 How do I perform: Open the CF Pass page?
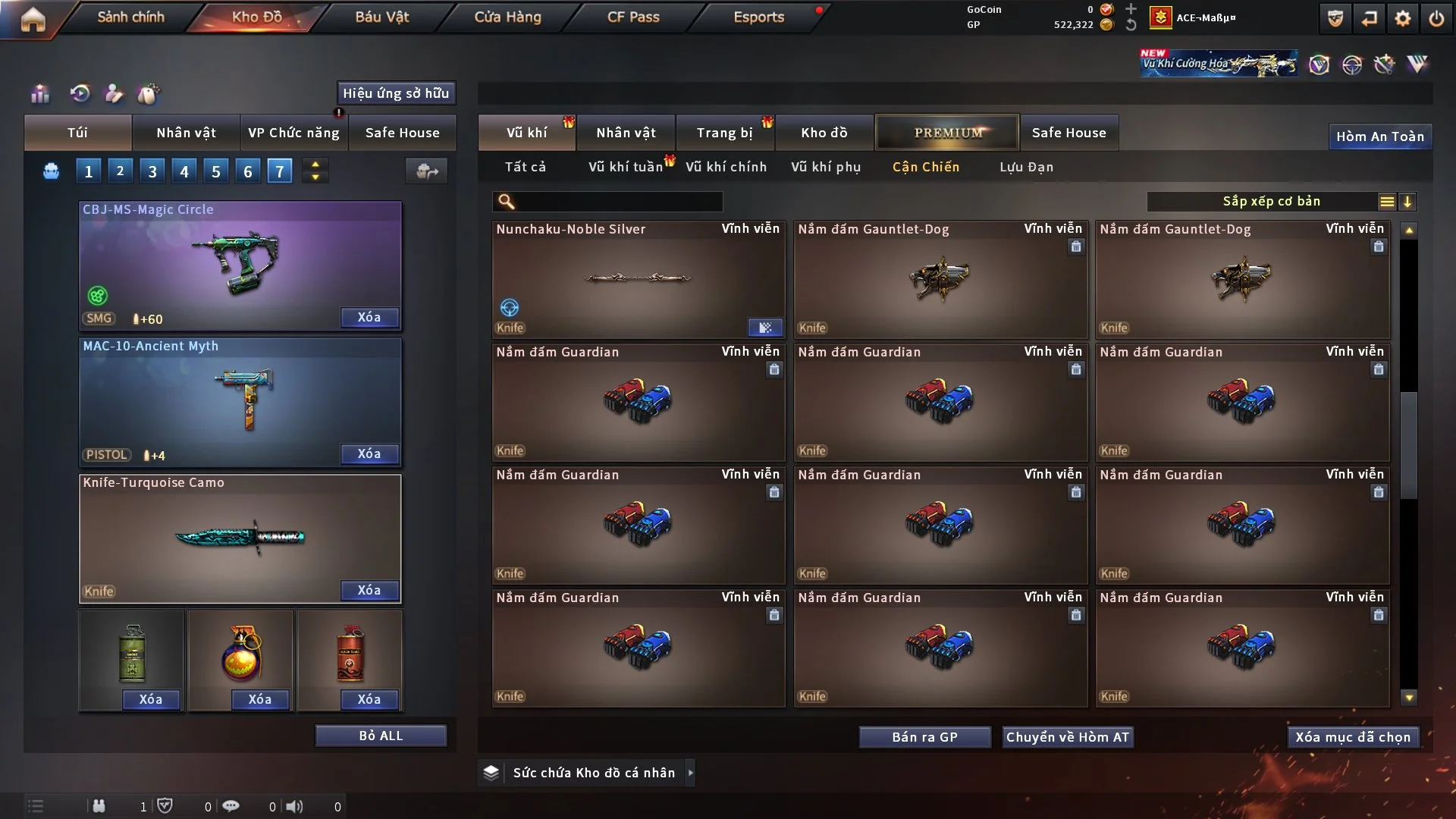633,17
